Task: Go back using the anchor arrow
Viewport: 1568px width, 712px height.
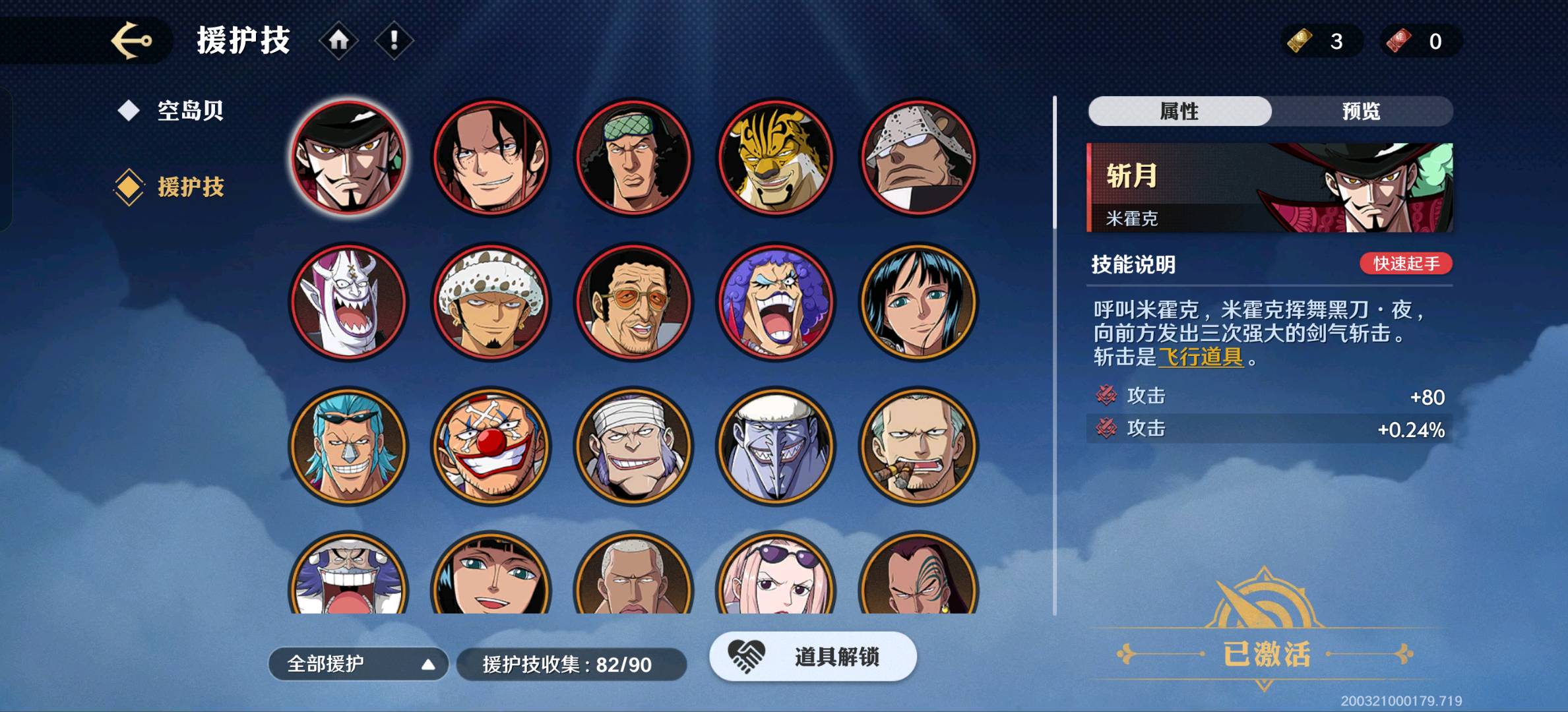Action: tap(131, 41)
